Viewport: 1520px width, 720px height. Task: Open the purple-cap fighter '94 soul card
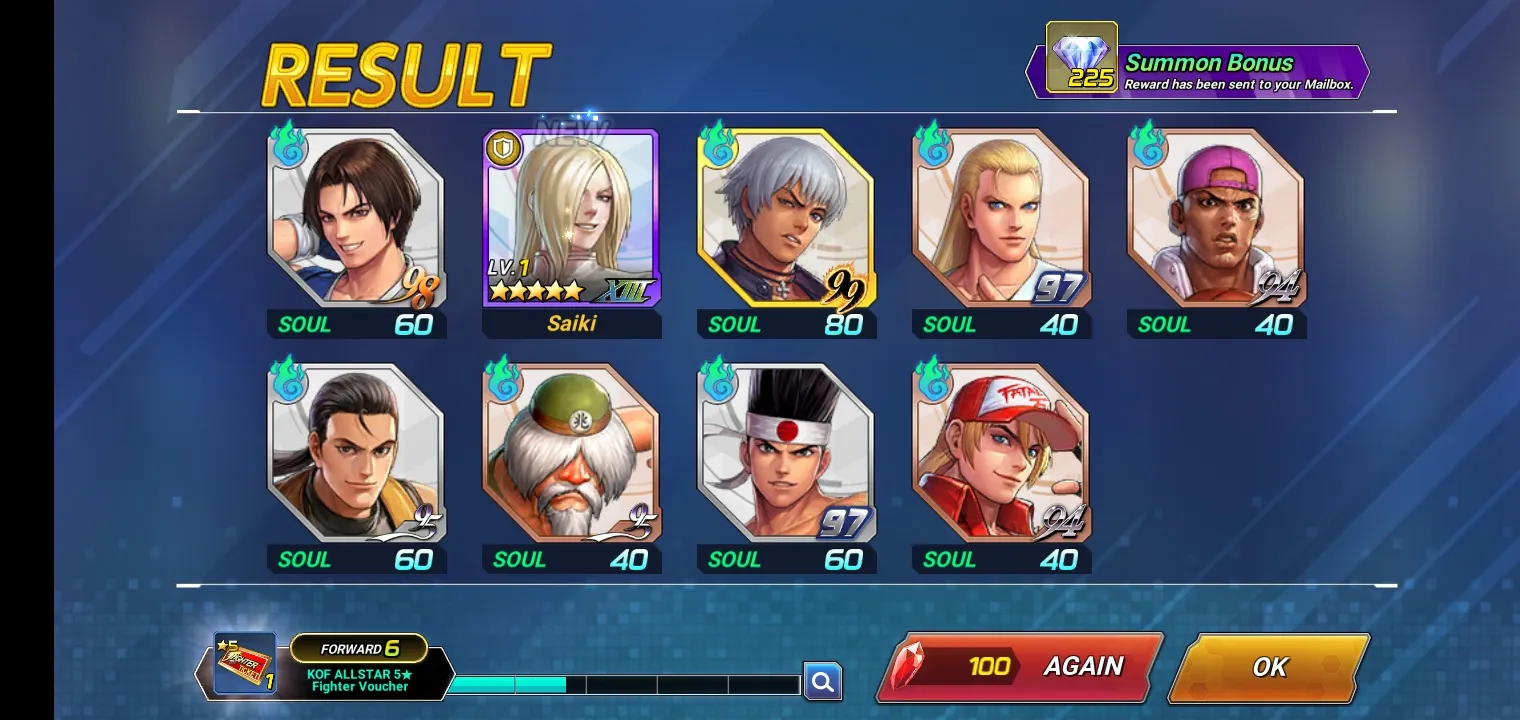tap(1216, 218)
